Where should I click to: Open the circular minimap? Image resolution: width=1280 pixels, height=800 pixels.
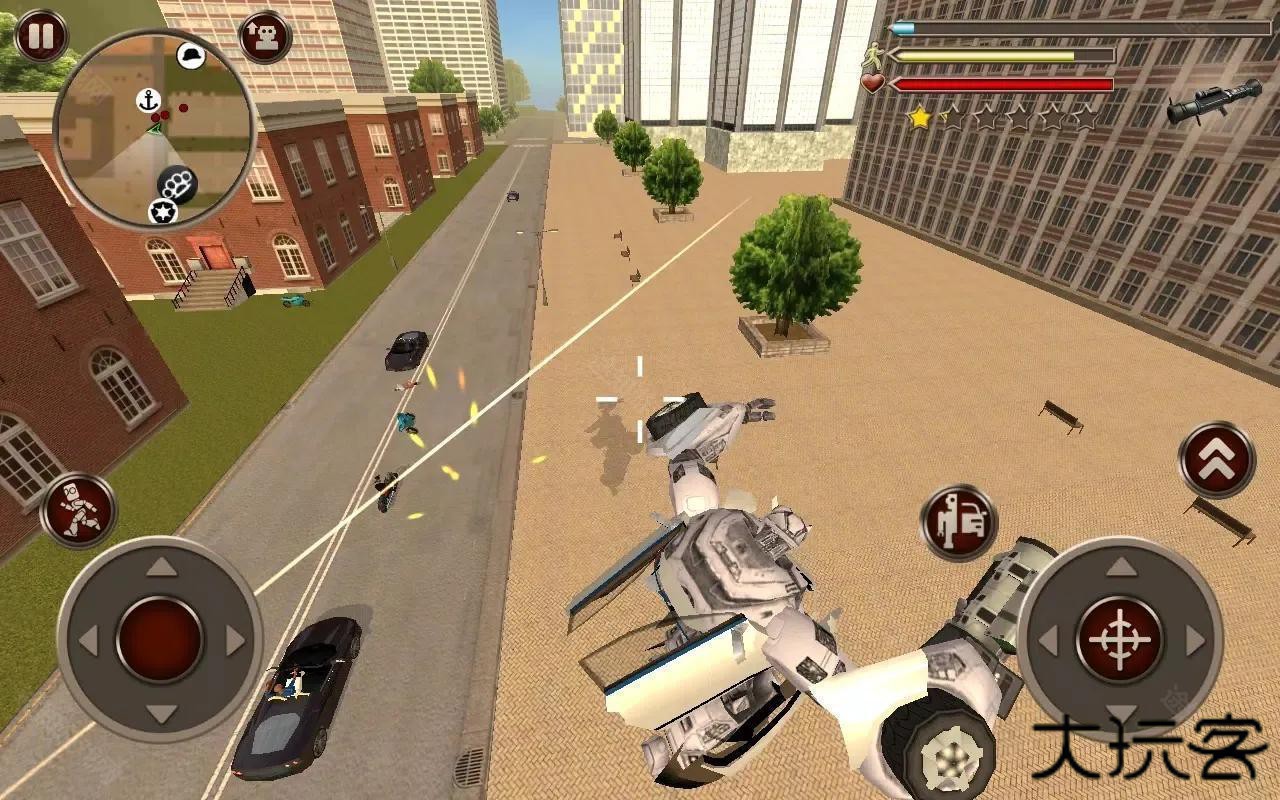154,127
